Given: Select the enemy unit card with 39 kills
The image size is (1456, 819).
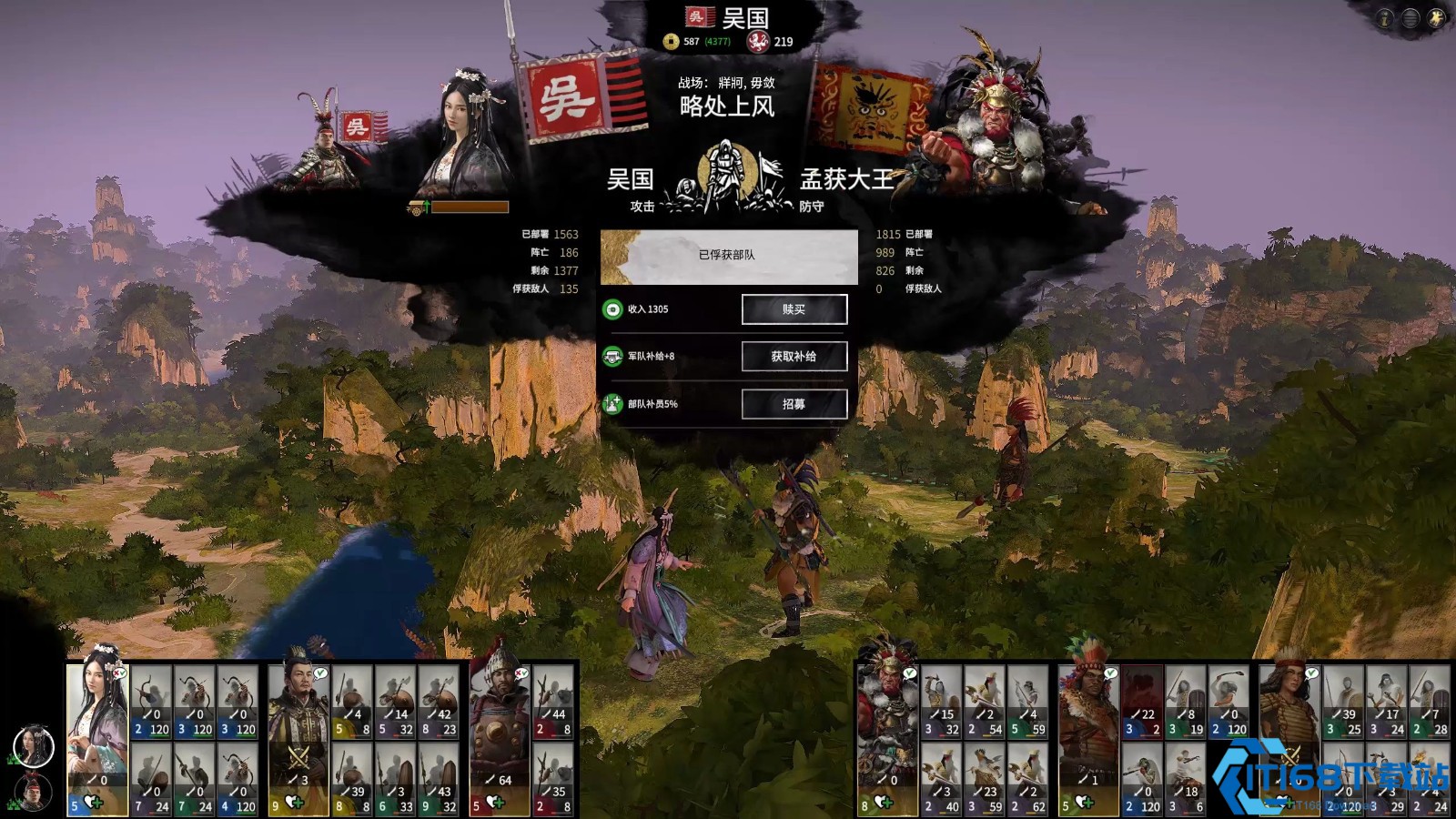Looking at the screenshot, I should pyautogui.click(x=1342, y=702).
